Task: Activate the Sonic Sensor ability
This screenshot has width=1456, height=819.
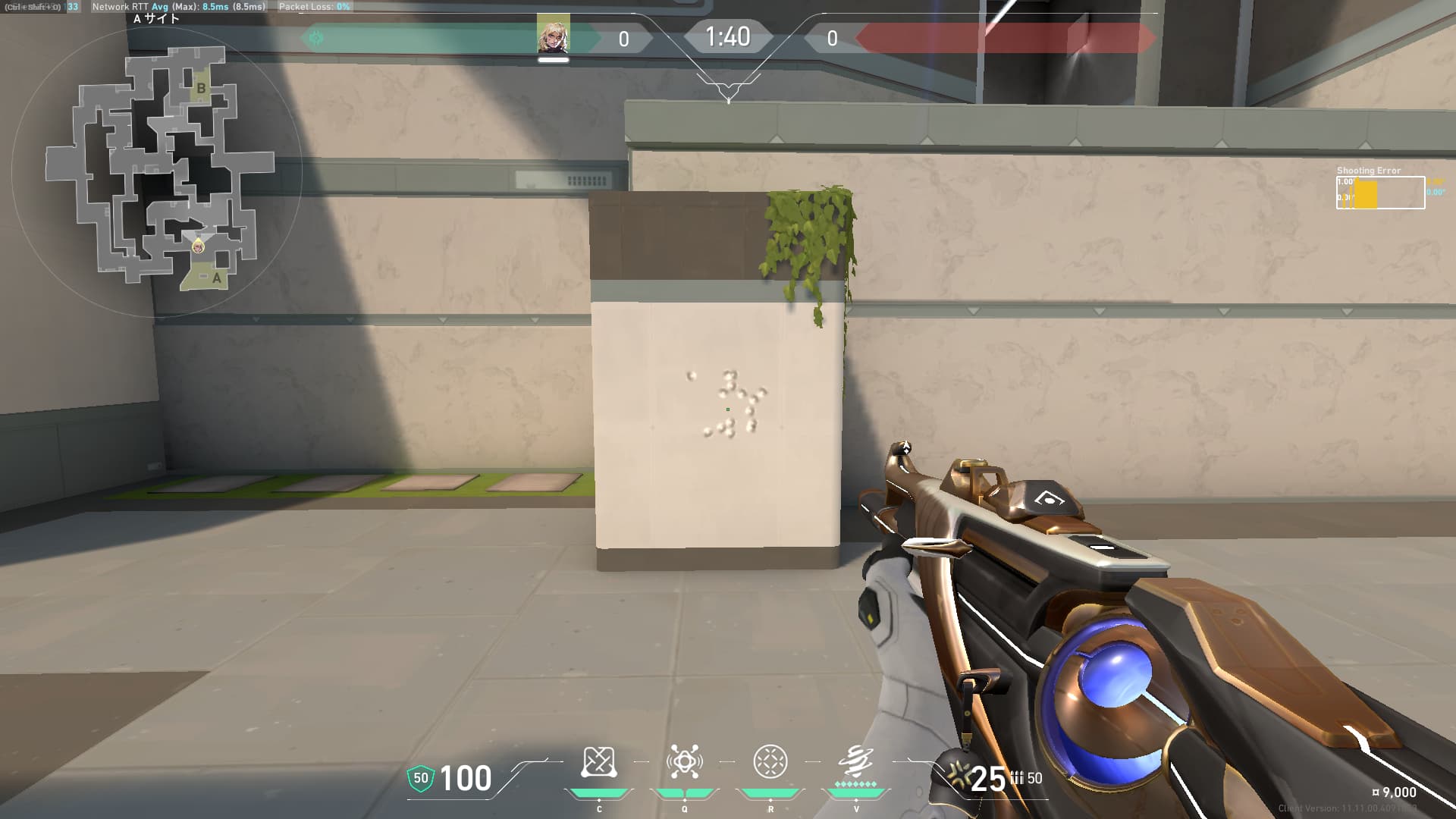Action: point(684,762)
